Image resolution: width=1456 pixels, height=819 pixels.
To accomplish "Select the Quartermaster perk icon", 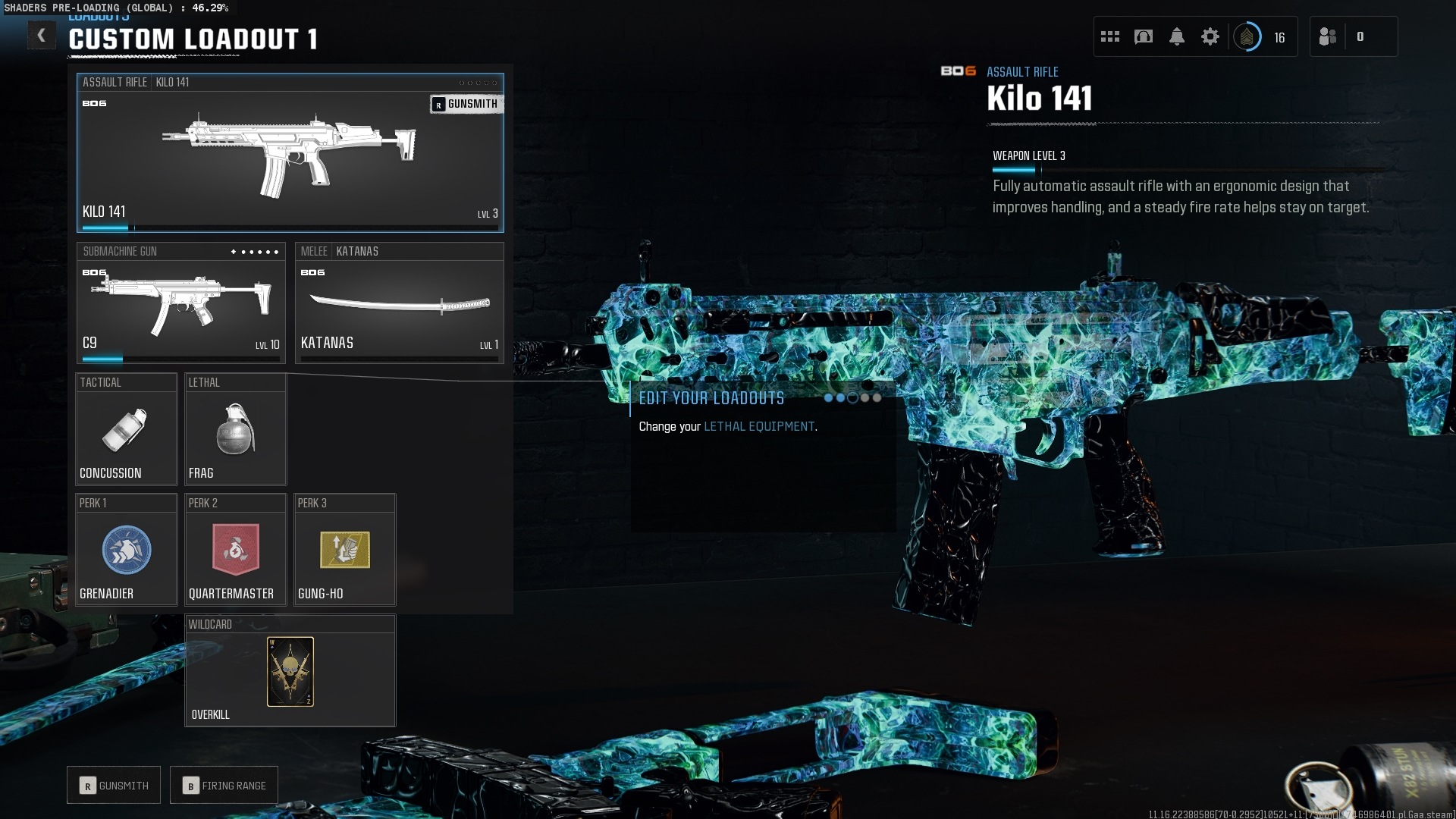I will click(235, 550).
